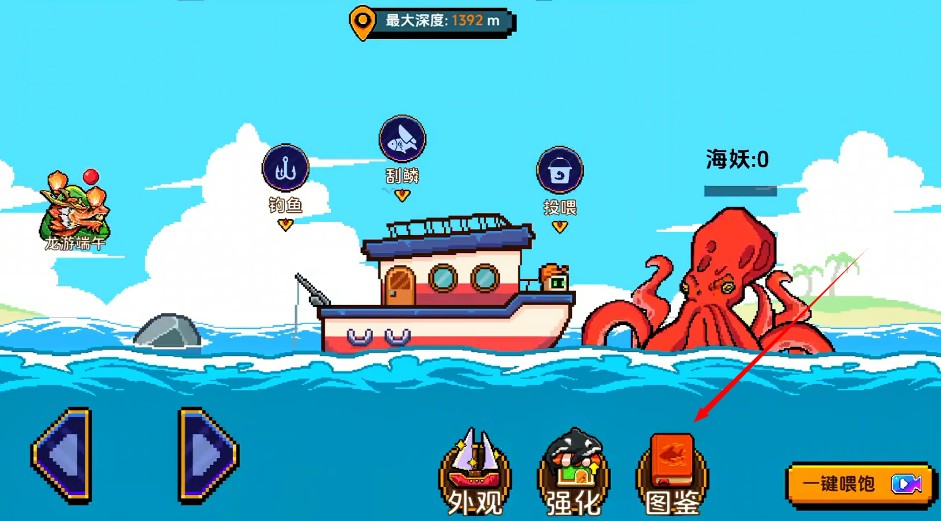The height and width of the screenshot is (521, 941).
Task: Open the 外观 appearance menu
Action: [x=476, y=471]
